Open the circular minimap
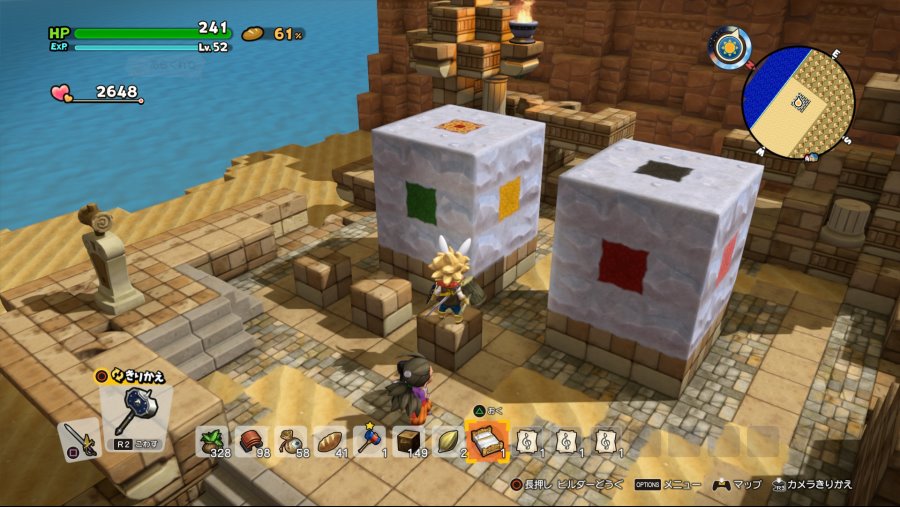The image size is (900, 507). [798, 101]
